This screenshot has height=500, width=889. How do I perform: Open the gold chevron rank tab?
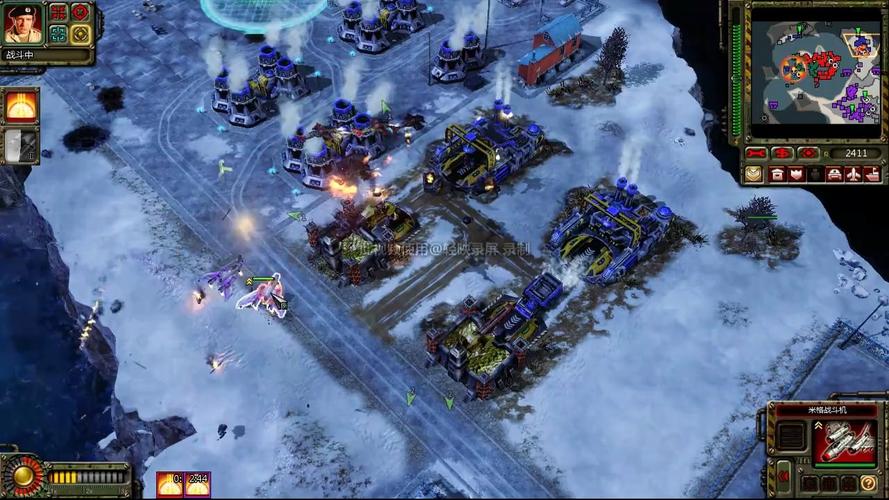pyautogui.click(x=754, y=174)
